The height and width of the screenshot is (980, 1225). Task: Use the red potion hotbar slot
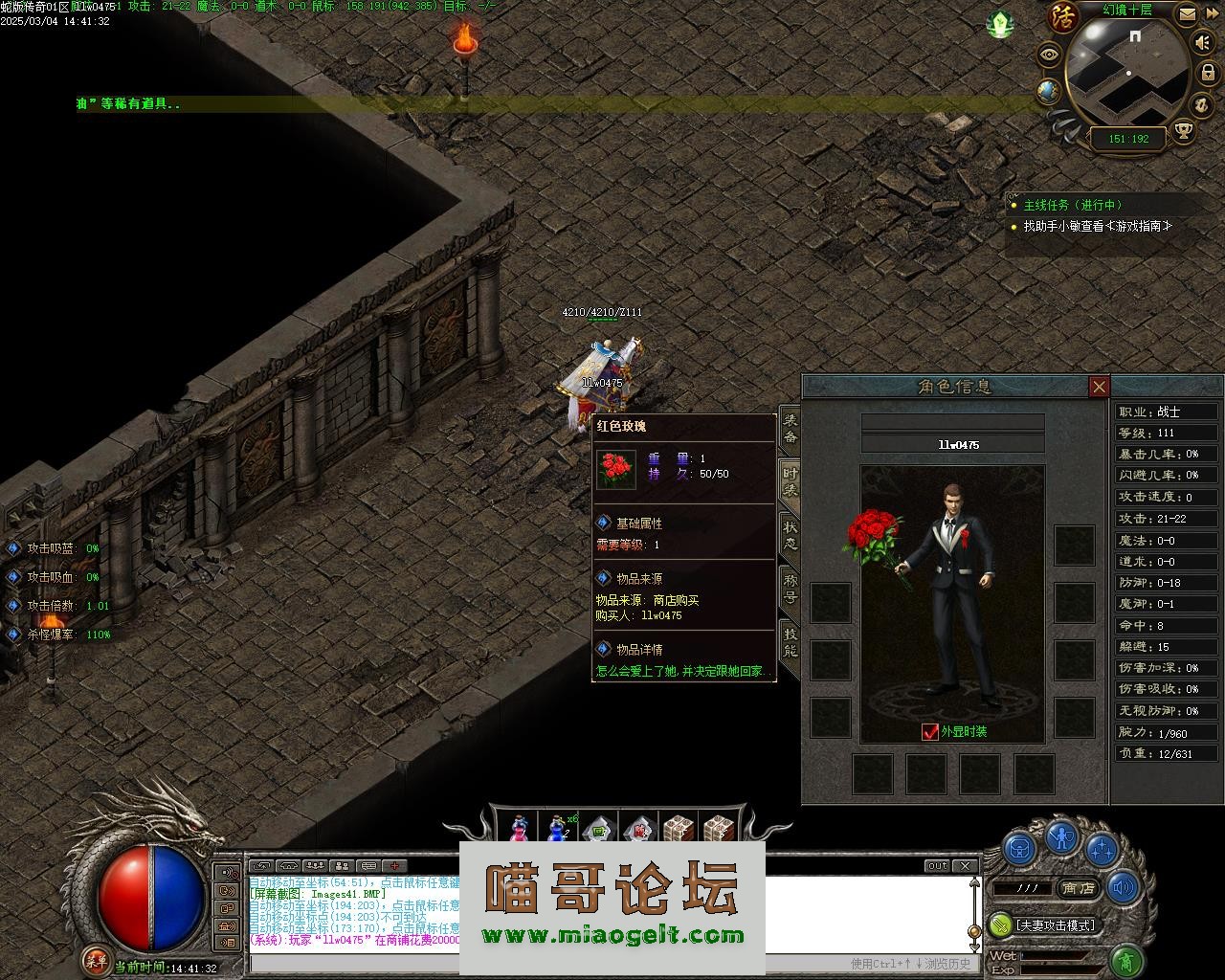(x=519, y=830)
